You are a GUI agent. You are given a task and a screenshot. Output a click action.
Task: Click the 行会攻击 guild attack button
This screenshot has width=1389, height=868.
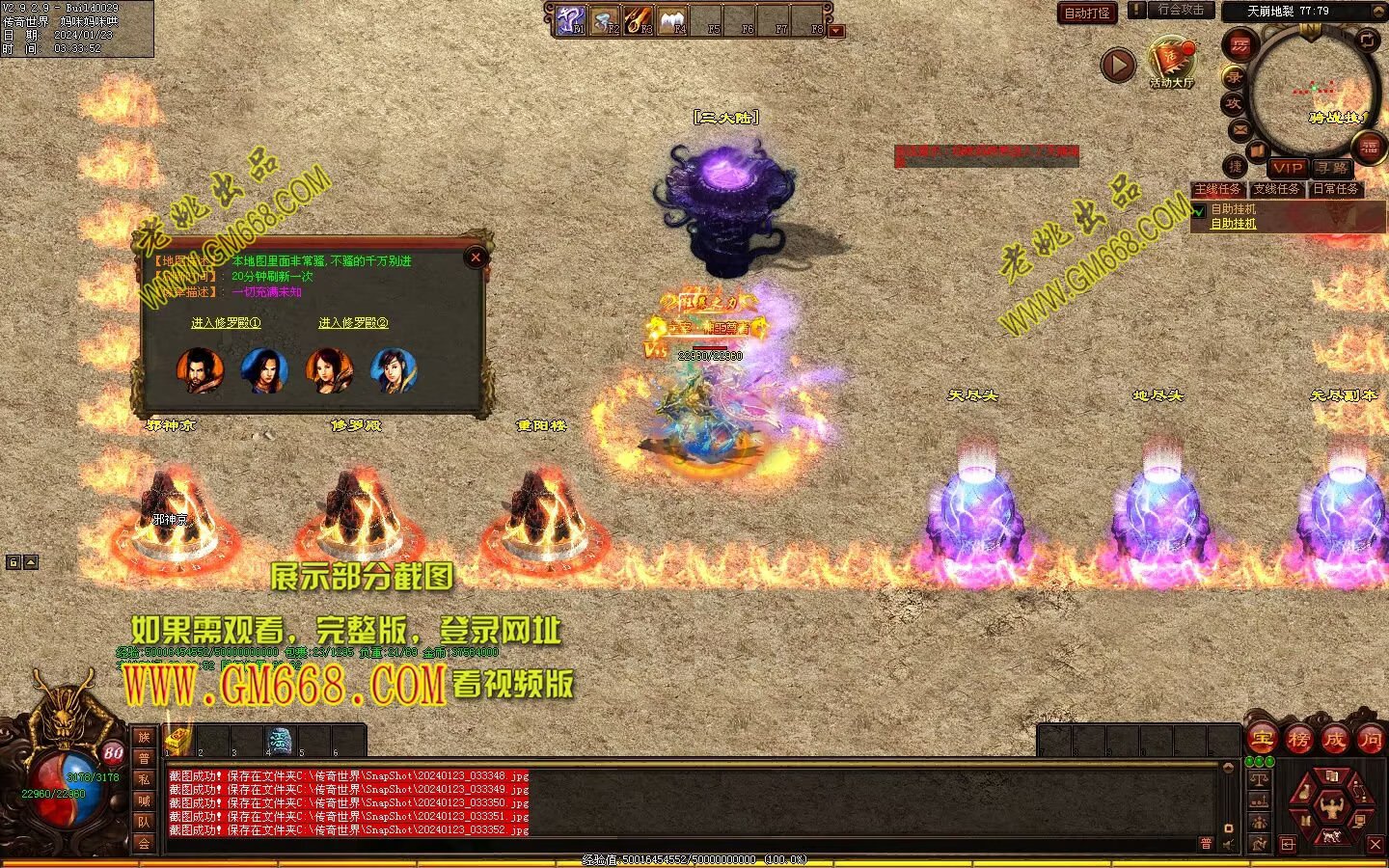click(1180, 10)
